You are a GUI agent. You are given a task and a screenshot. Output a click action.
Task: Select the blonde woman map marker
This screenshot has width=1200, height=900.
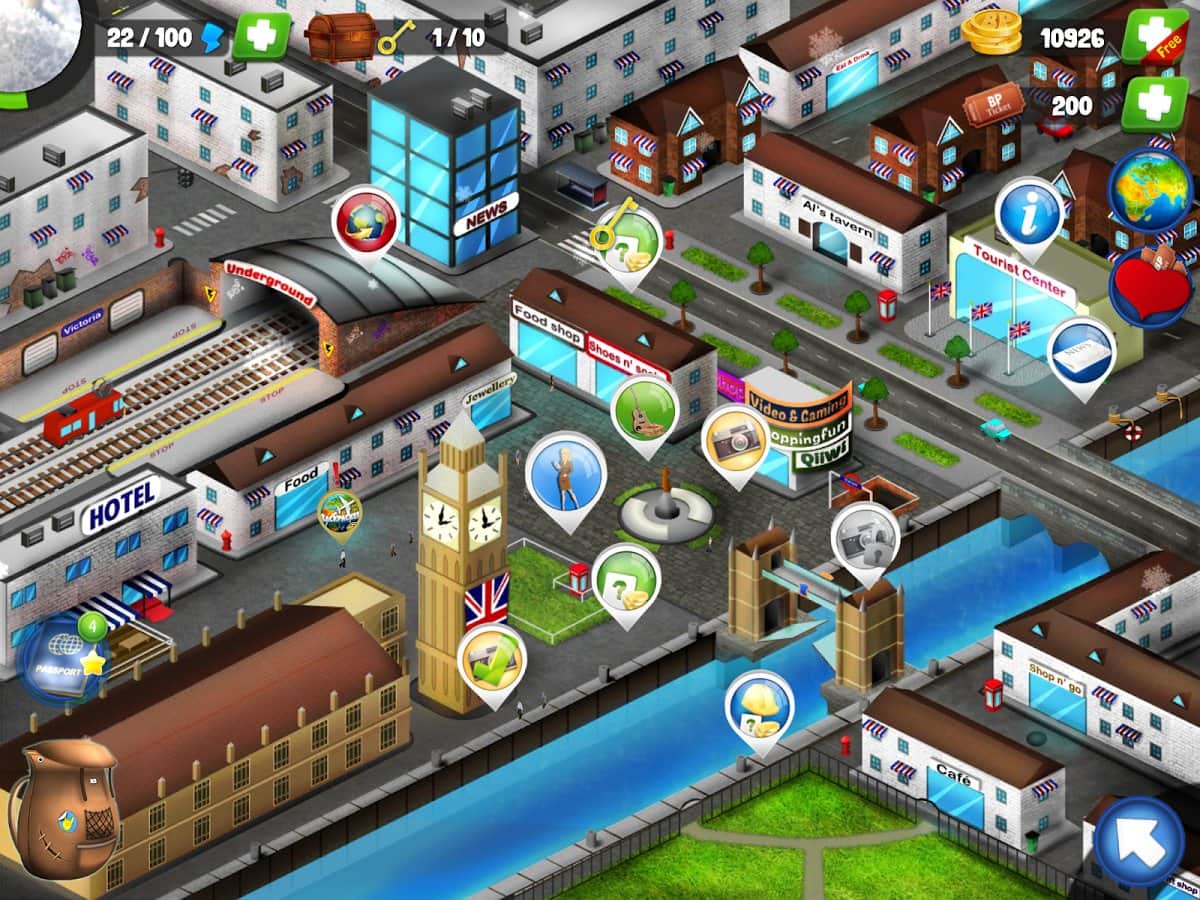[x=566, y=473]
